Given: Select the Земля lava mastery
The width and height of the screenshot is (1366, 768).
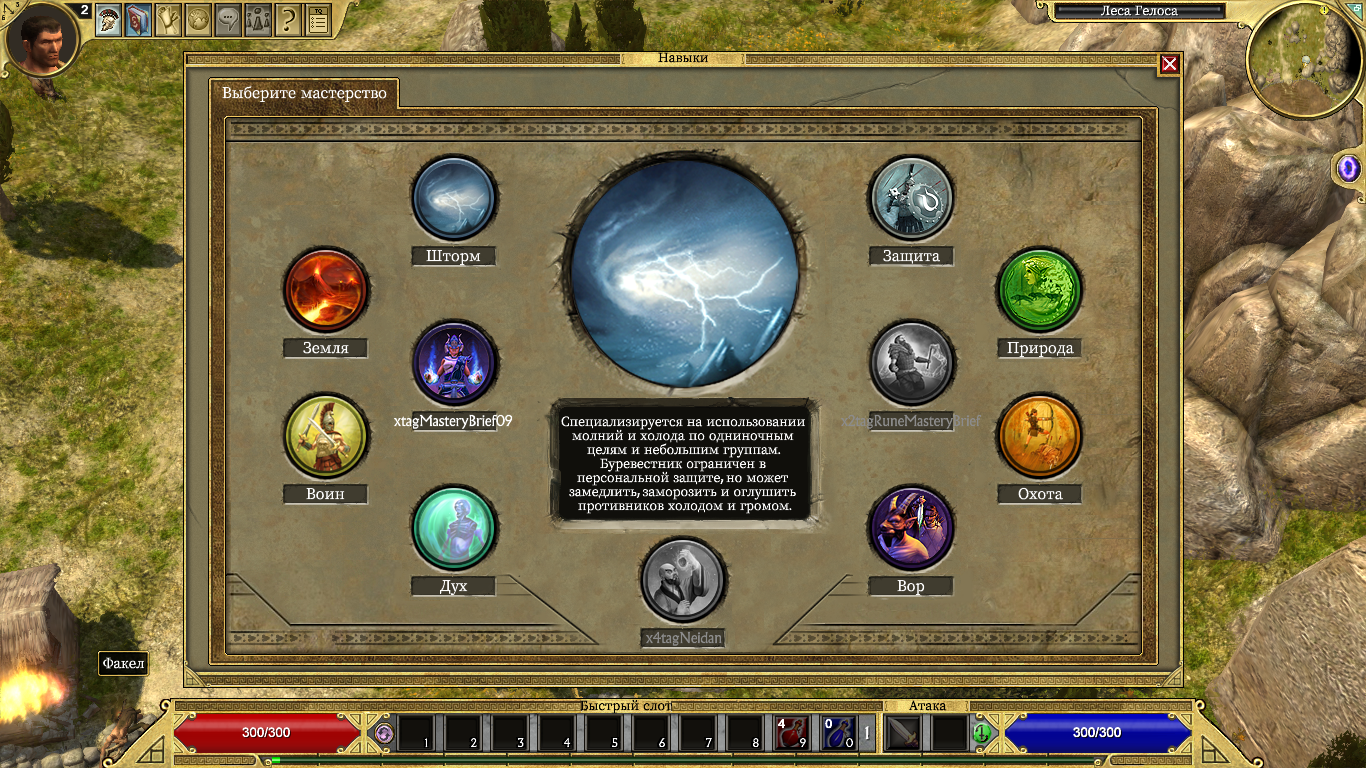Looking at the screenshot, I should 325,290.
